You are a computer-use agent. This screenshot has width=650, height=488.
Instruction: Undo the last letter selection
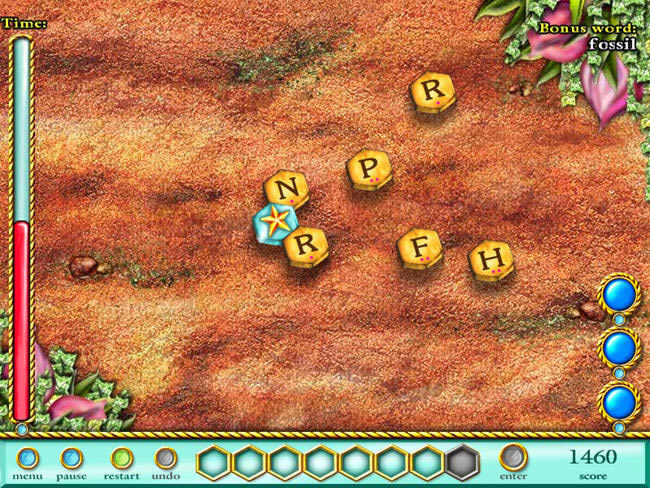click(166, 459)
